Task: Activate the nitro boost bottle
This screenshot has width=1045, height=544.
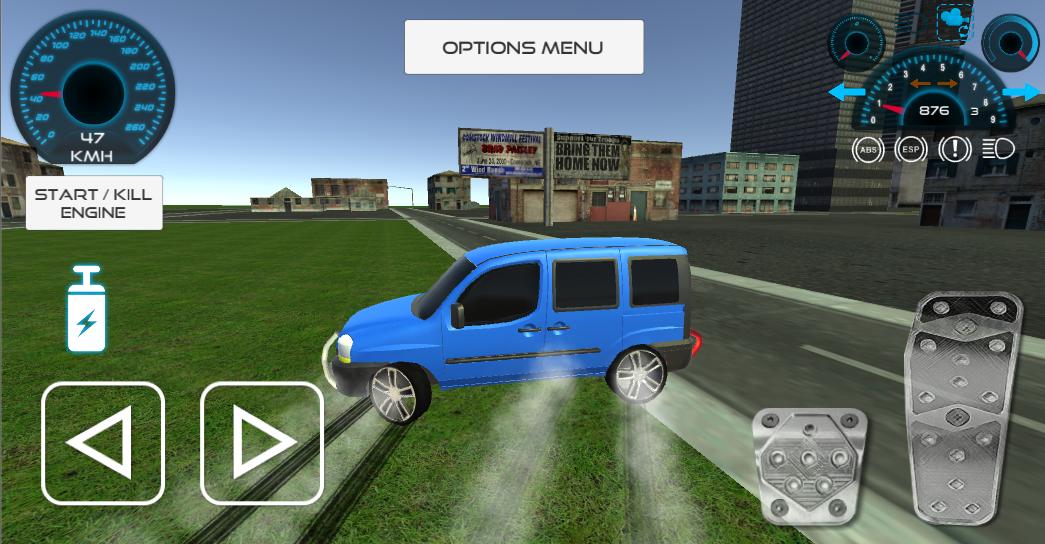Action: [87, 310]
